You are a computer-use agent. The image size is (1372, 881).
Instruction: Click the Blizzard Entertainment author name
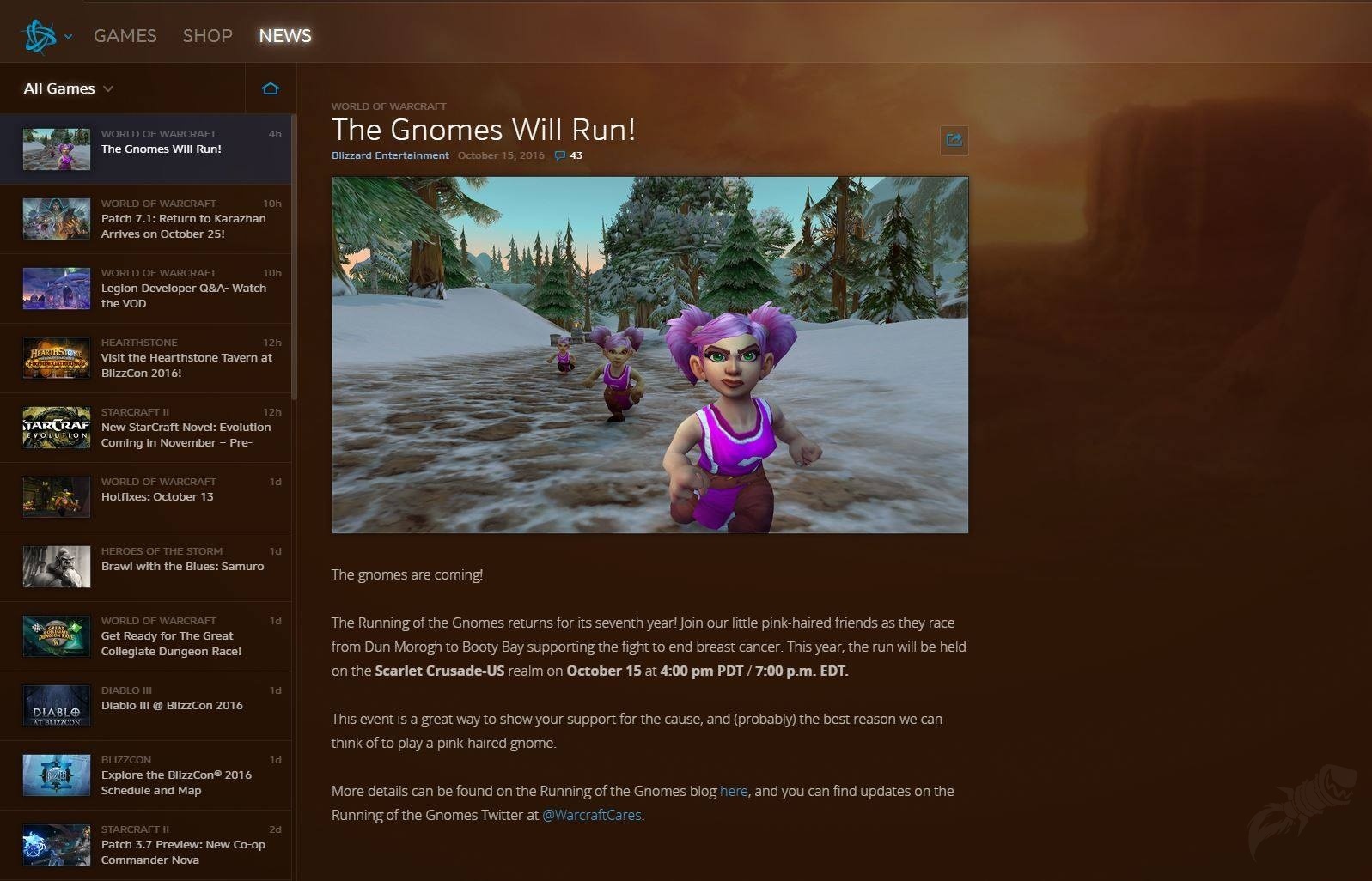click(389, 155)
